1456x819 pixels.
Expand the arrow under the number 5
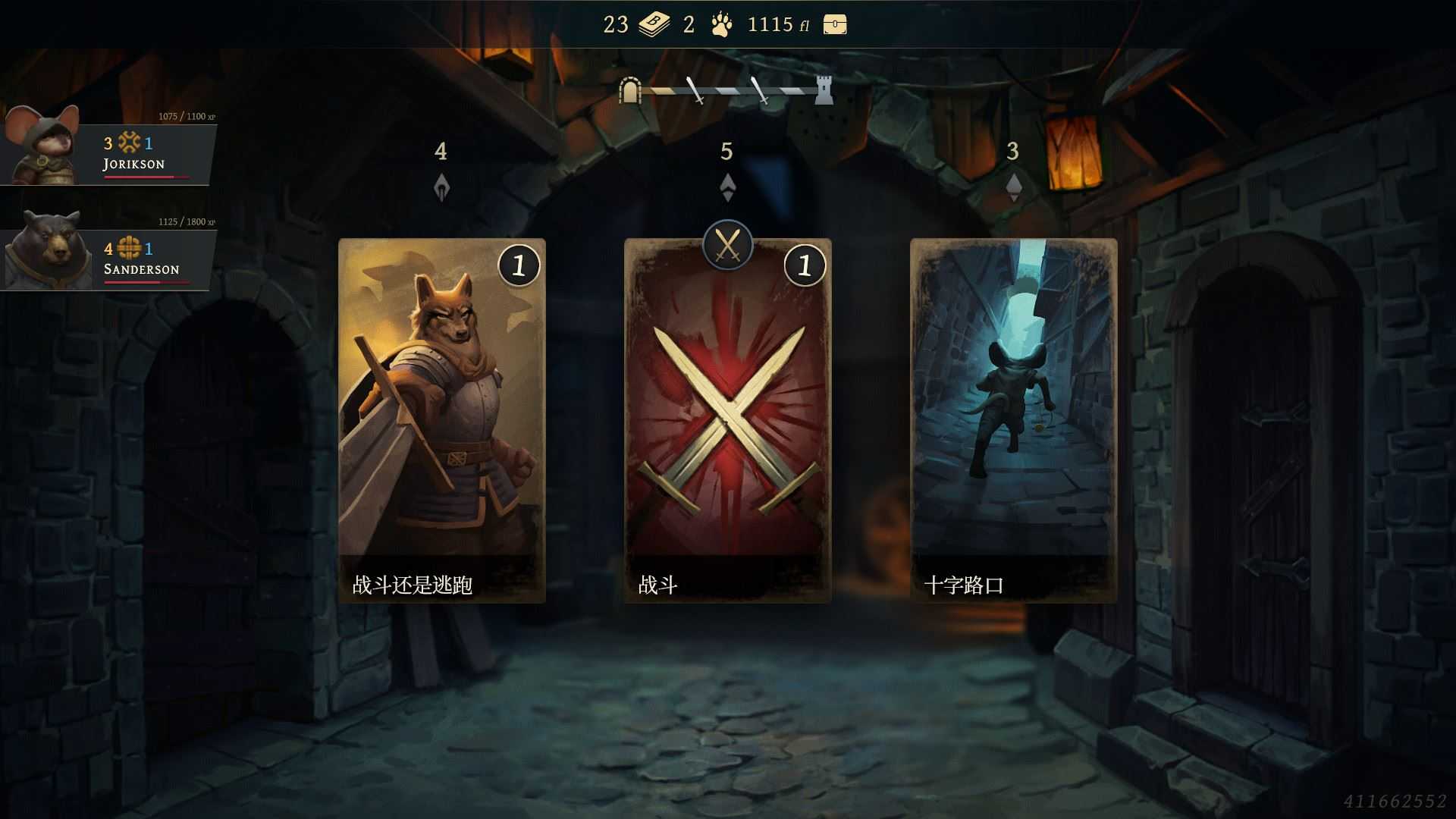[x=728, y=188]
